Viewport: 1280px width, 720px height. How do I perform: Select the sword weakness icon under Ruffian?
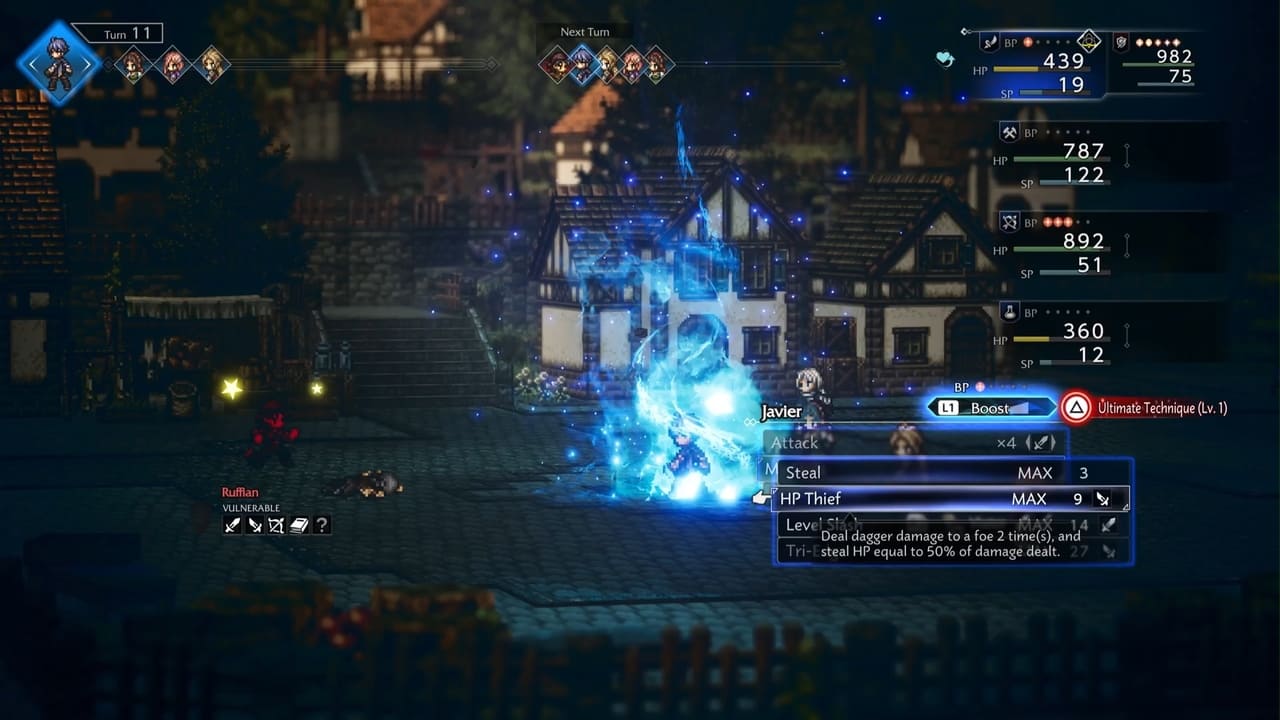233,525
